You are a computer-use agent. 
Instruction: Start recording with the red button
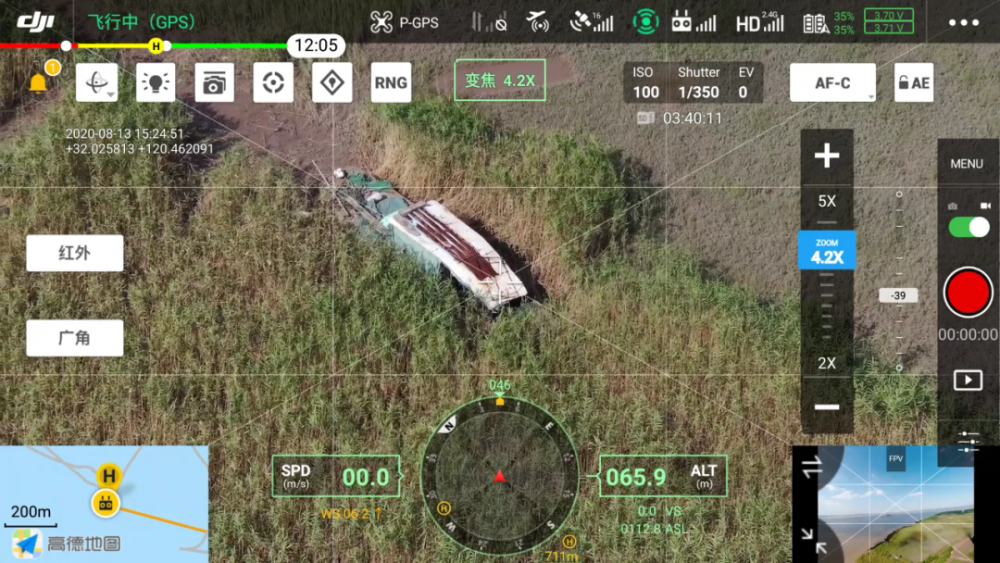click(x=968, y=293)
